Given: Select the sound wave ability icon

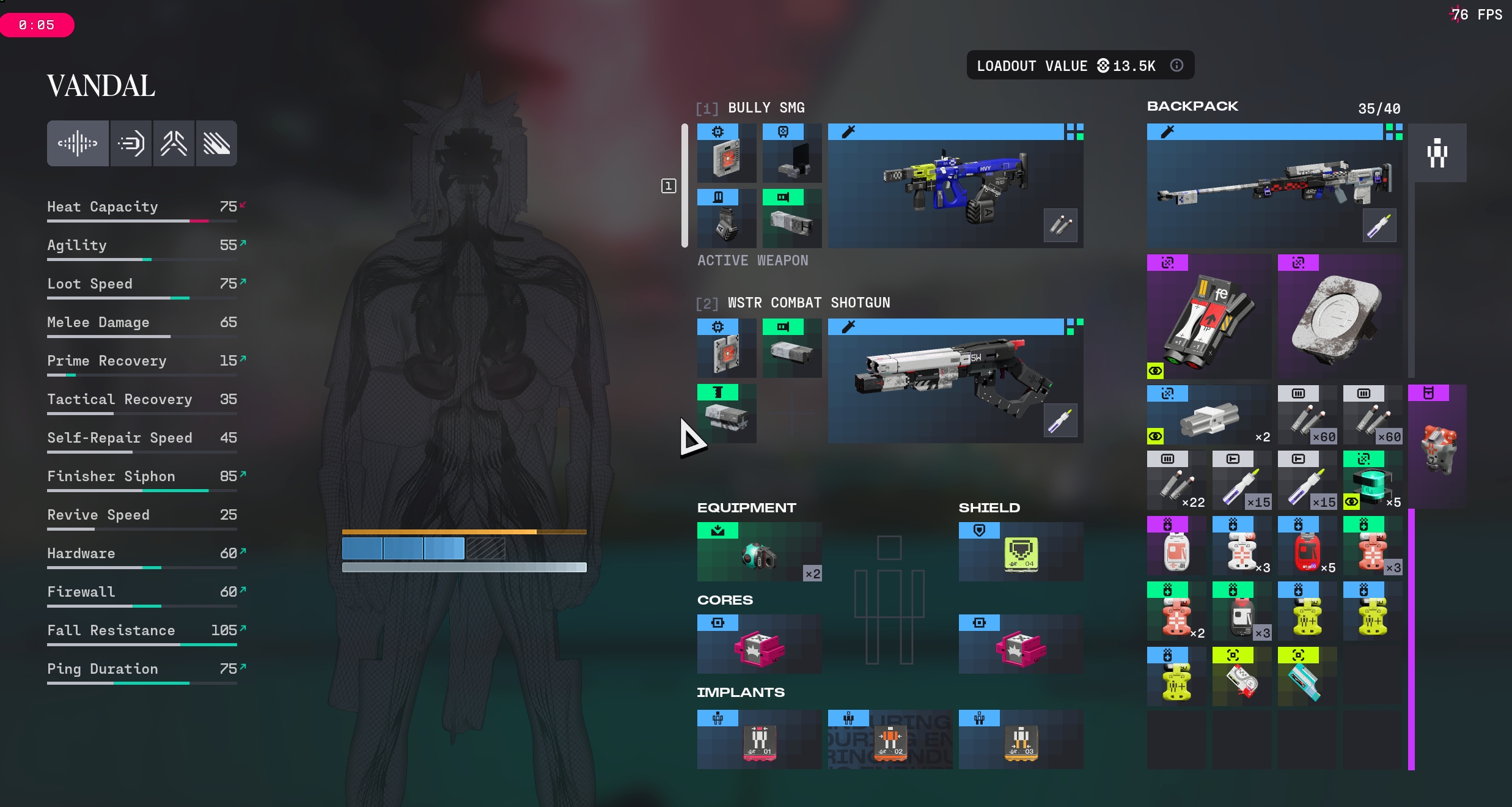Looking at the screenshot, I should pos(78,144).
